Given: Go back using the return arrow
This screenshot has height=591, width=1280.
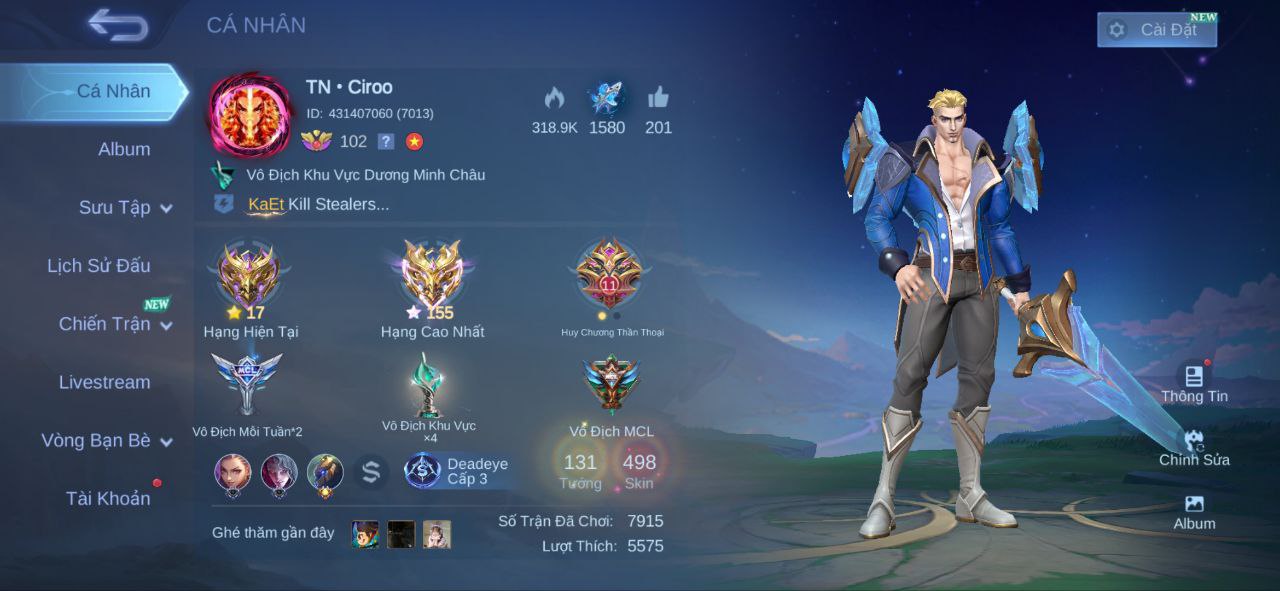Looking at the screenshot, I should click(117, 25).
